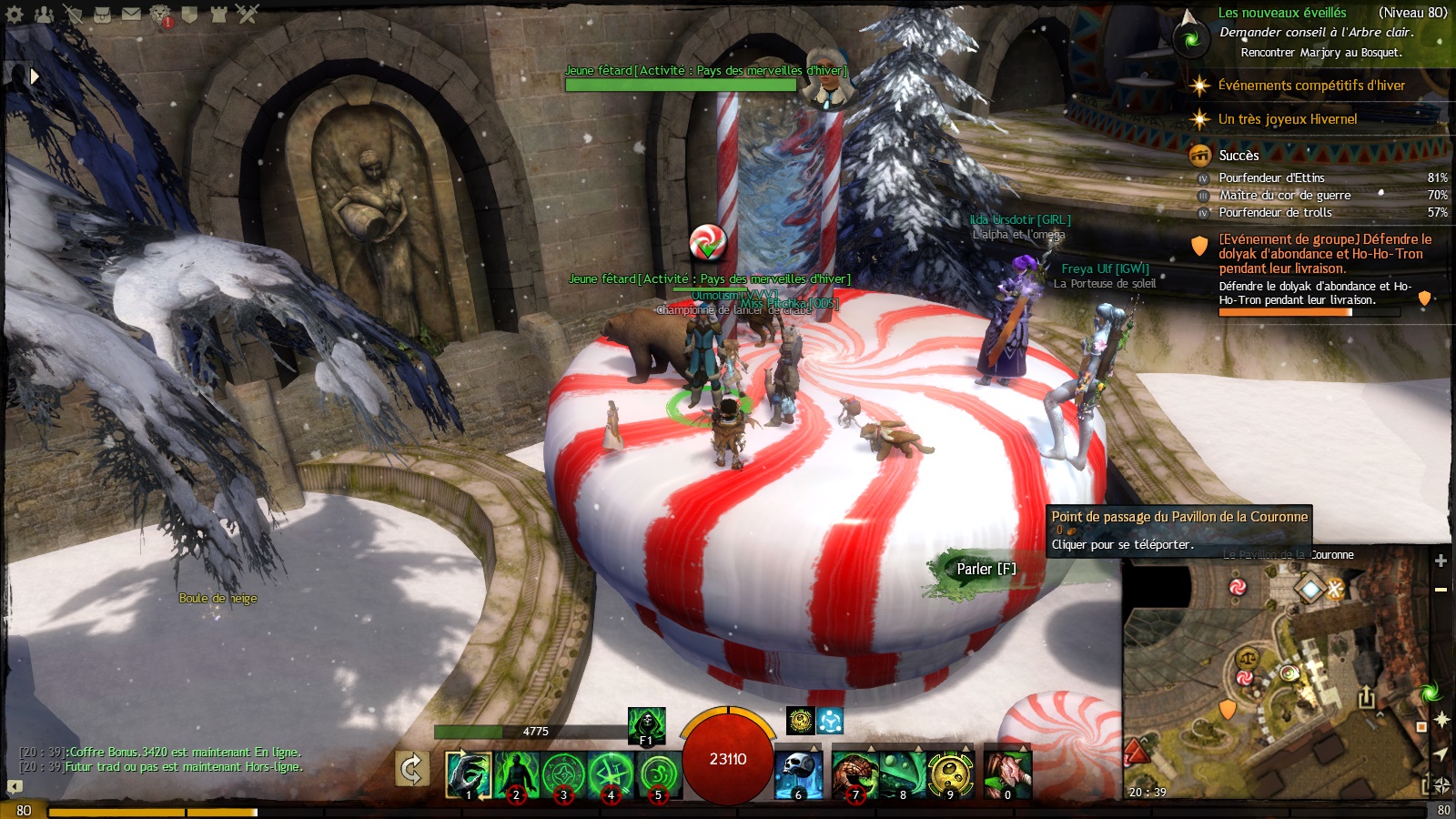Collapse the minimap using its chevron arrow
The width and height of the screenshot is (1456, 819).
click(1380, 715)
